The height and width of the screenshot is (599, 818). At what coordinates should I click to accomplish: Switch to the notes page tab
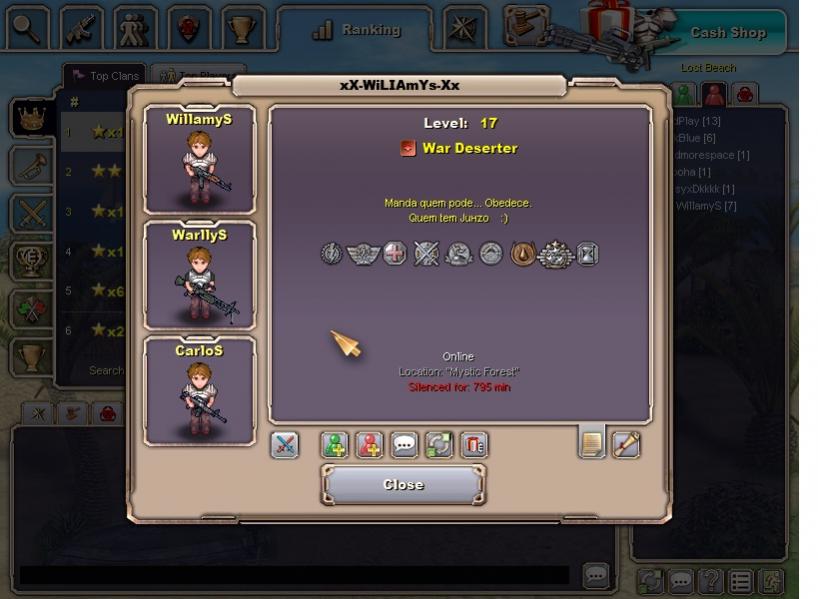coord(592,443)
